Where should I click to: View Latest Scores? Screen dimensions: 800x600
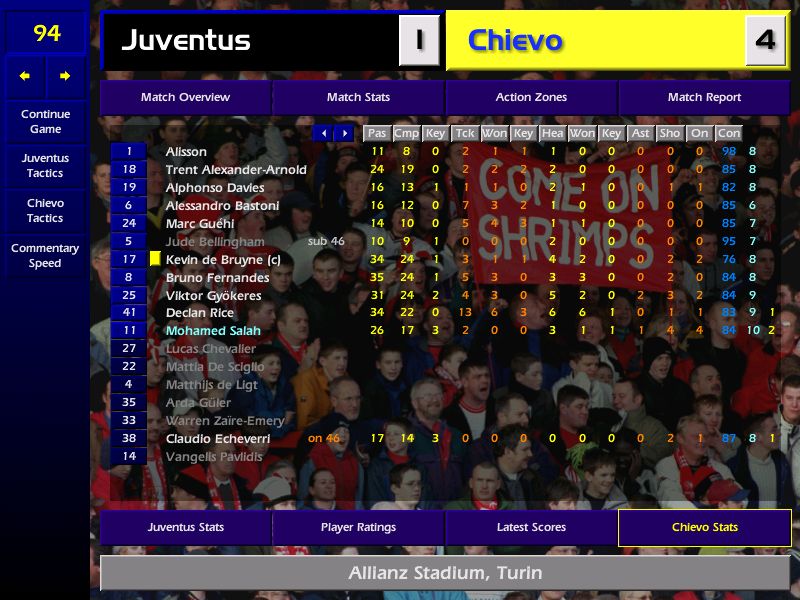(531, 528)
